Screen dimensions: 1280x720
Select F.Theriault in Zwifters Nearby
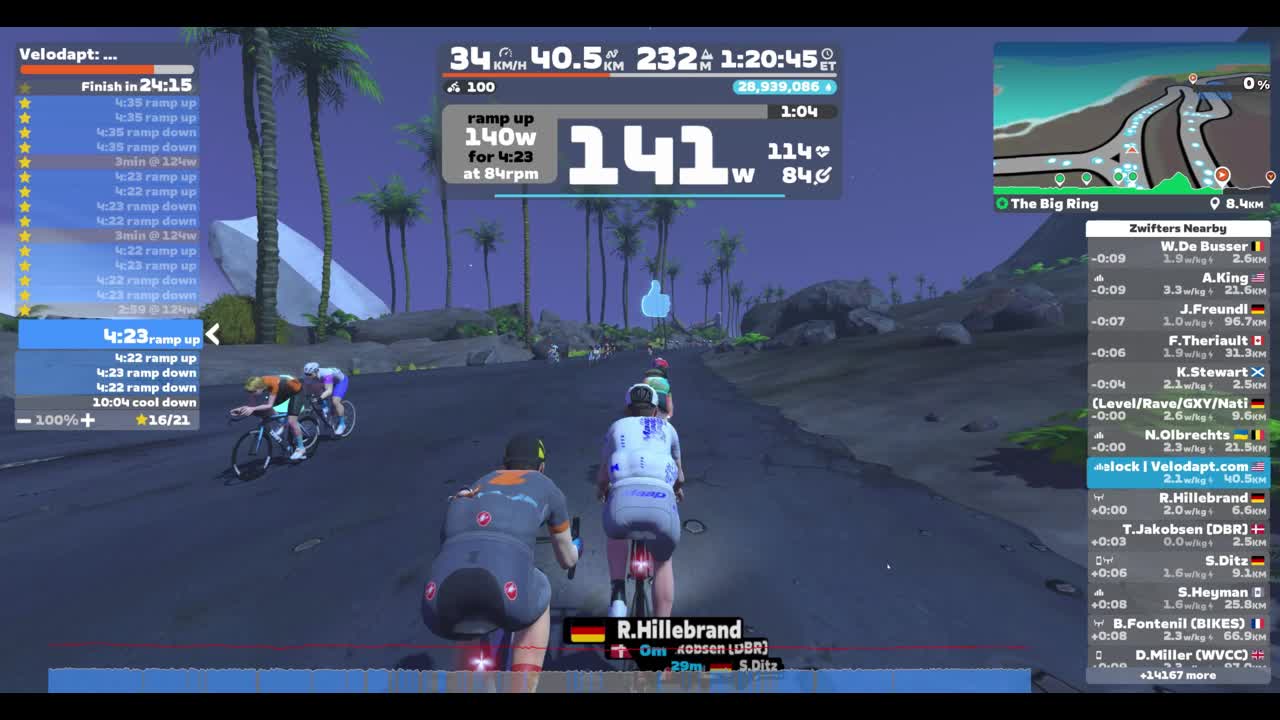pos(1177,347)
